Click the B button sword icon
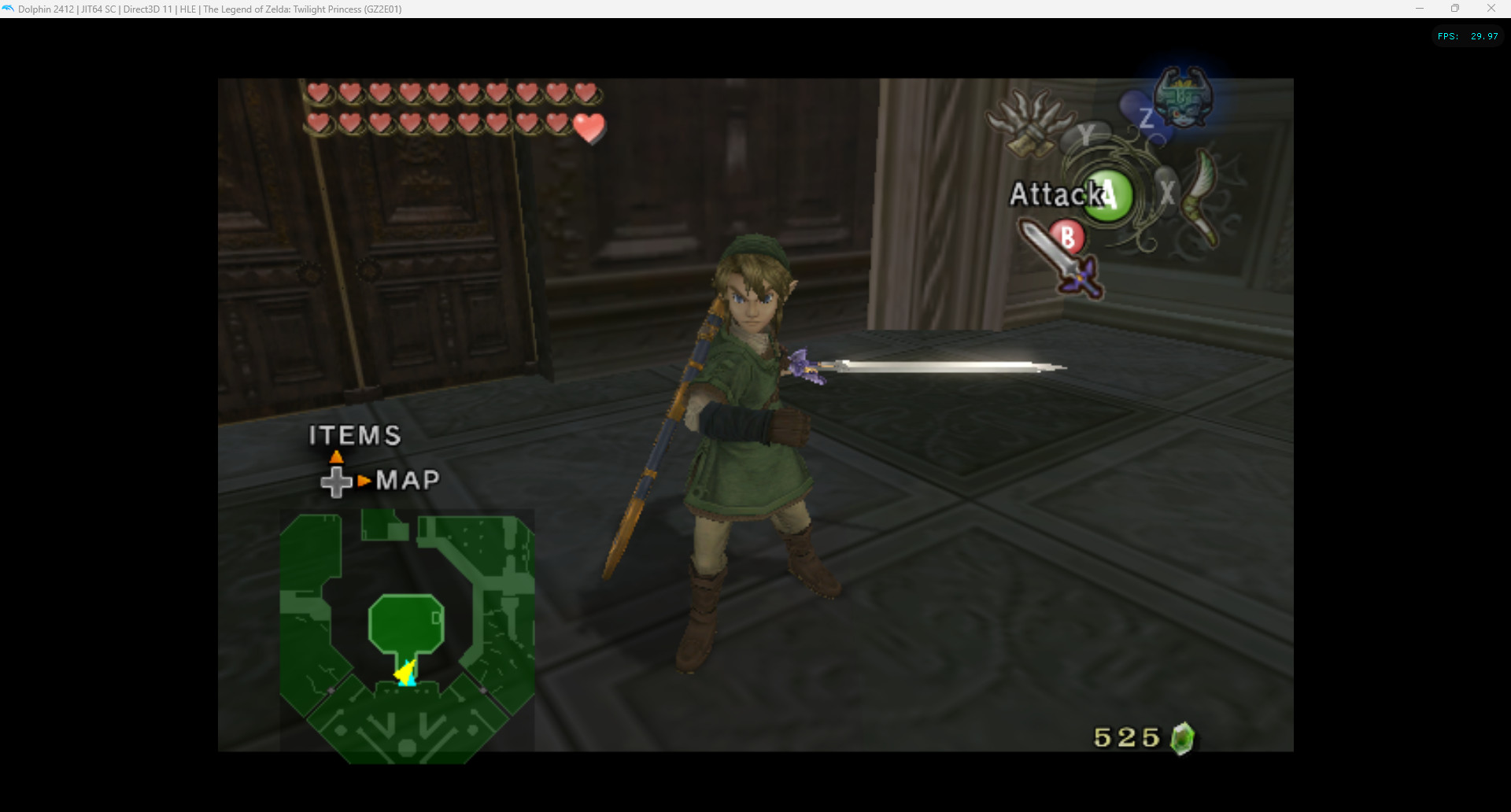Screen dimensions: 1511x812 tap(1068, 237)
